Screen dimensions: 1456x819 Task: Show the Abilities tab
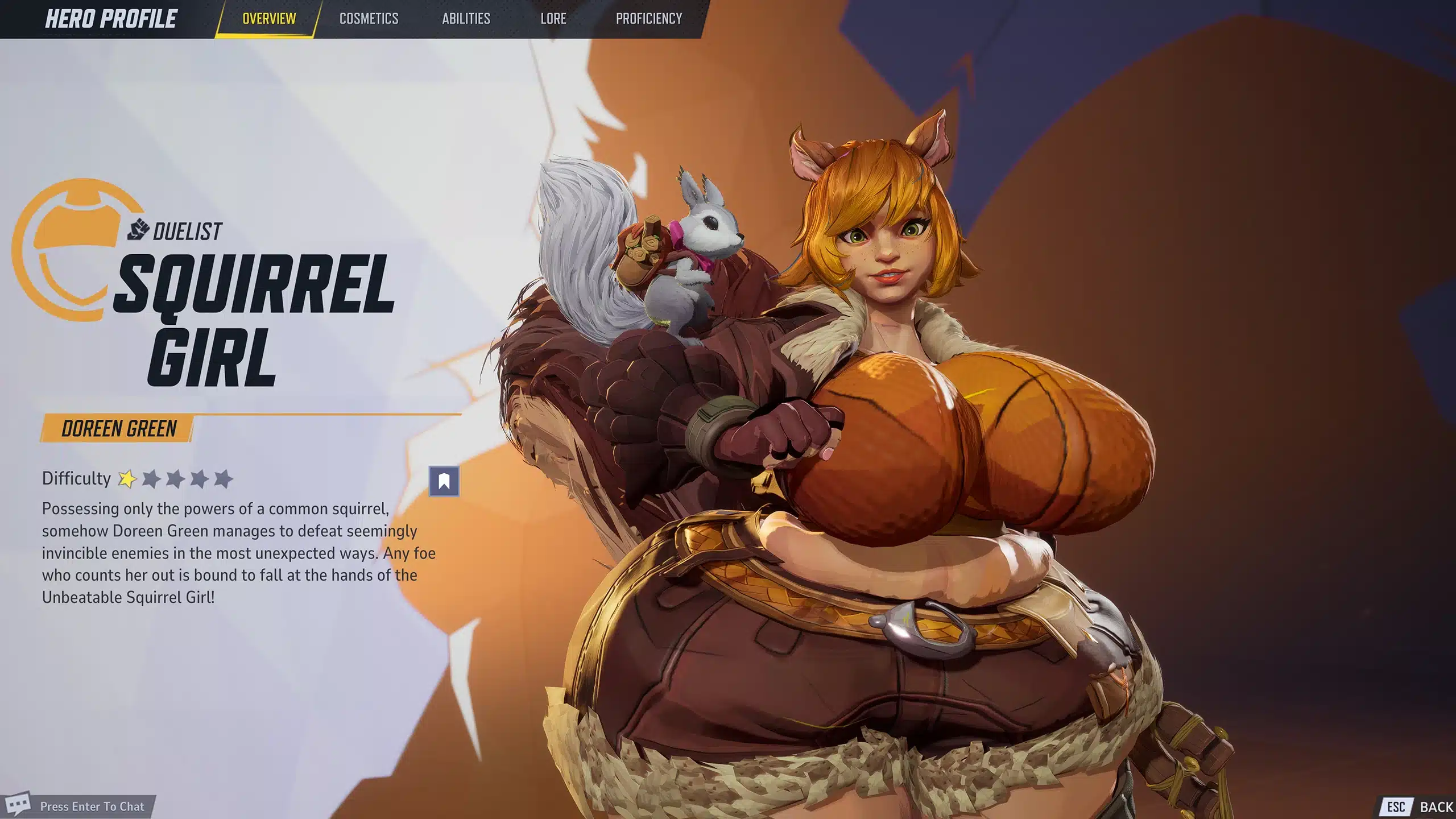click(x=466, y=19)
